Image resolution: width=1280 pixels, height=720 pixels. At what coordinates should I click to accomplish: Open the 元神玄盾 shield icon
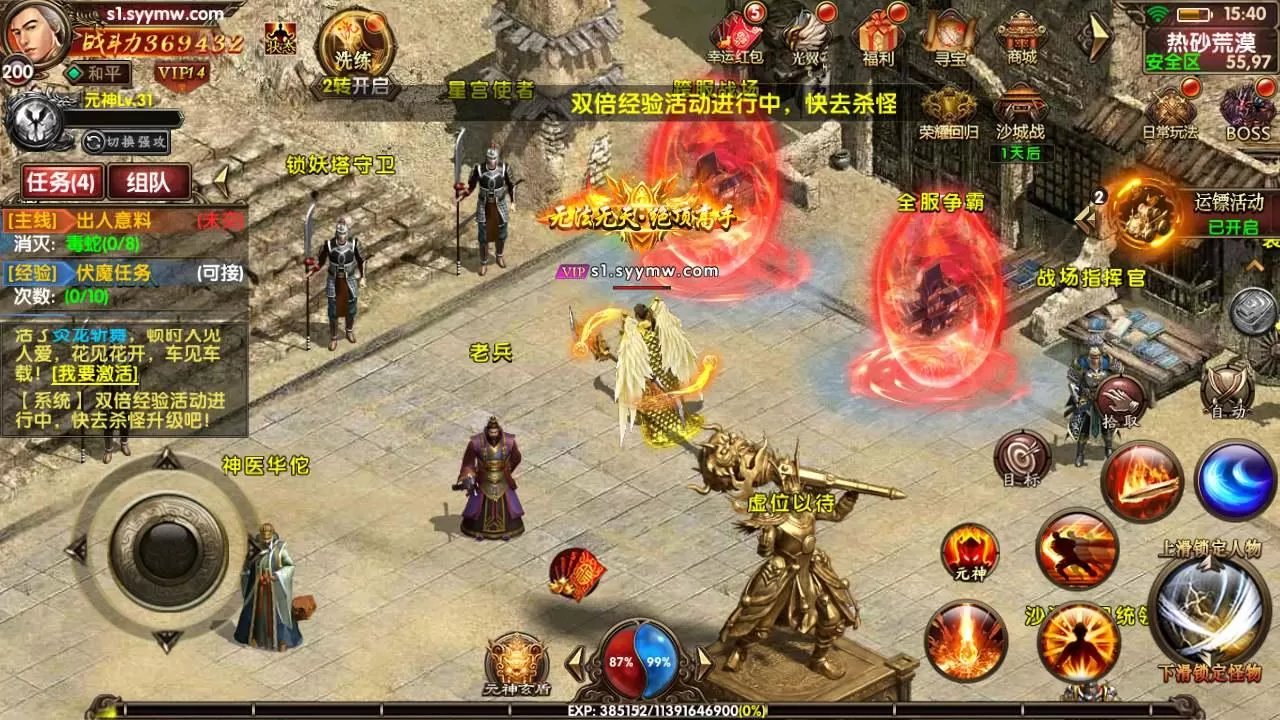[516, 662]
